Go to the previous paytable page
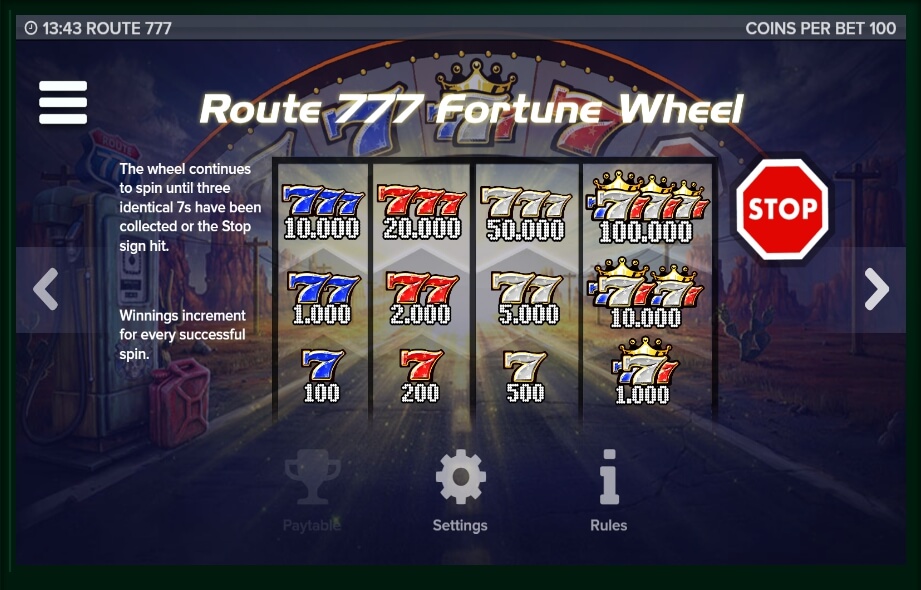 45,289
